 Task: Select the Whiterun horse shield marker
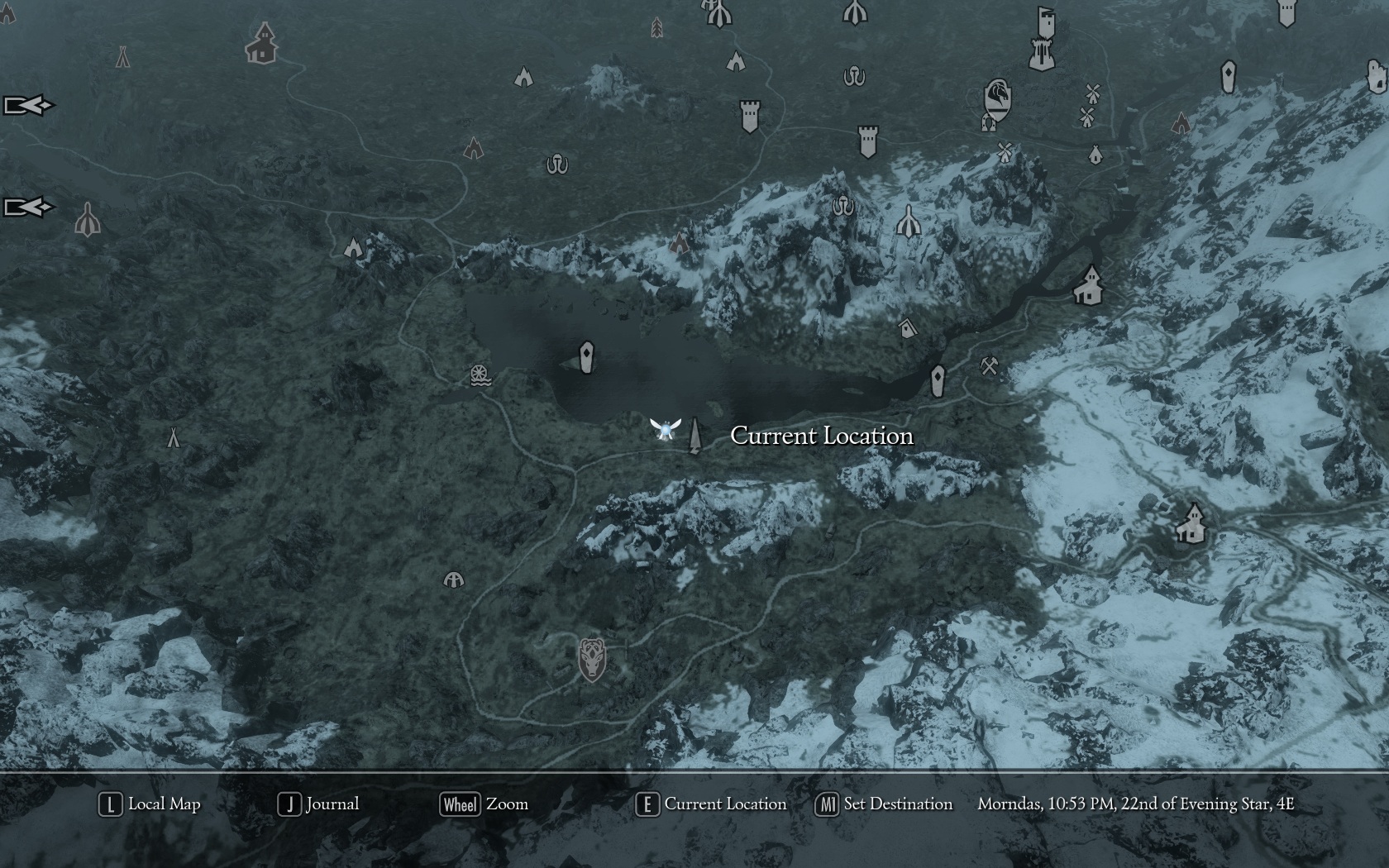(998, 99)
